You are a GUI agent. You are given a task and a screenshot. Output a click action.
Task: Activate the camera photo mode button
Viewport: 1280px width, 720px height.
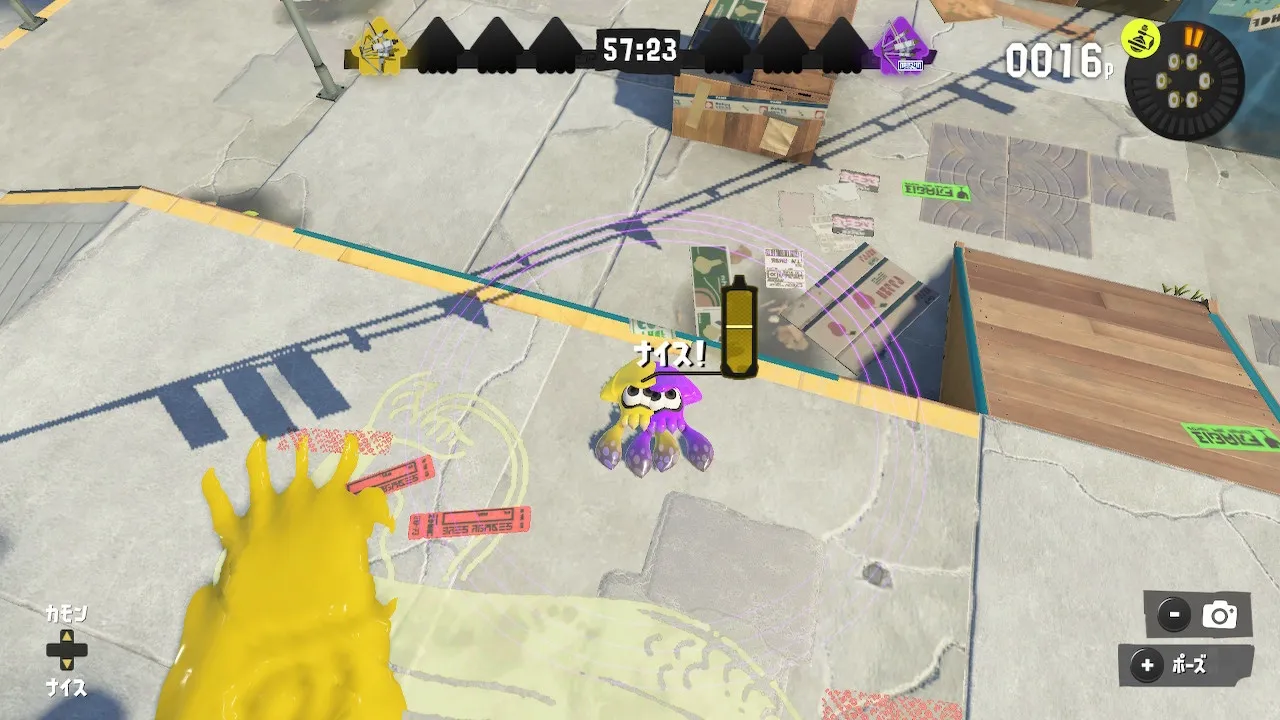pyautogui.click(x=1199, y=615)
